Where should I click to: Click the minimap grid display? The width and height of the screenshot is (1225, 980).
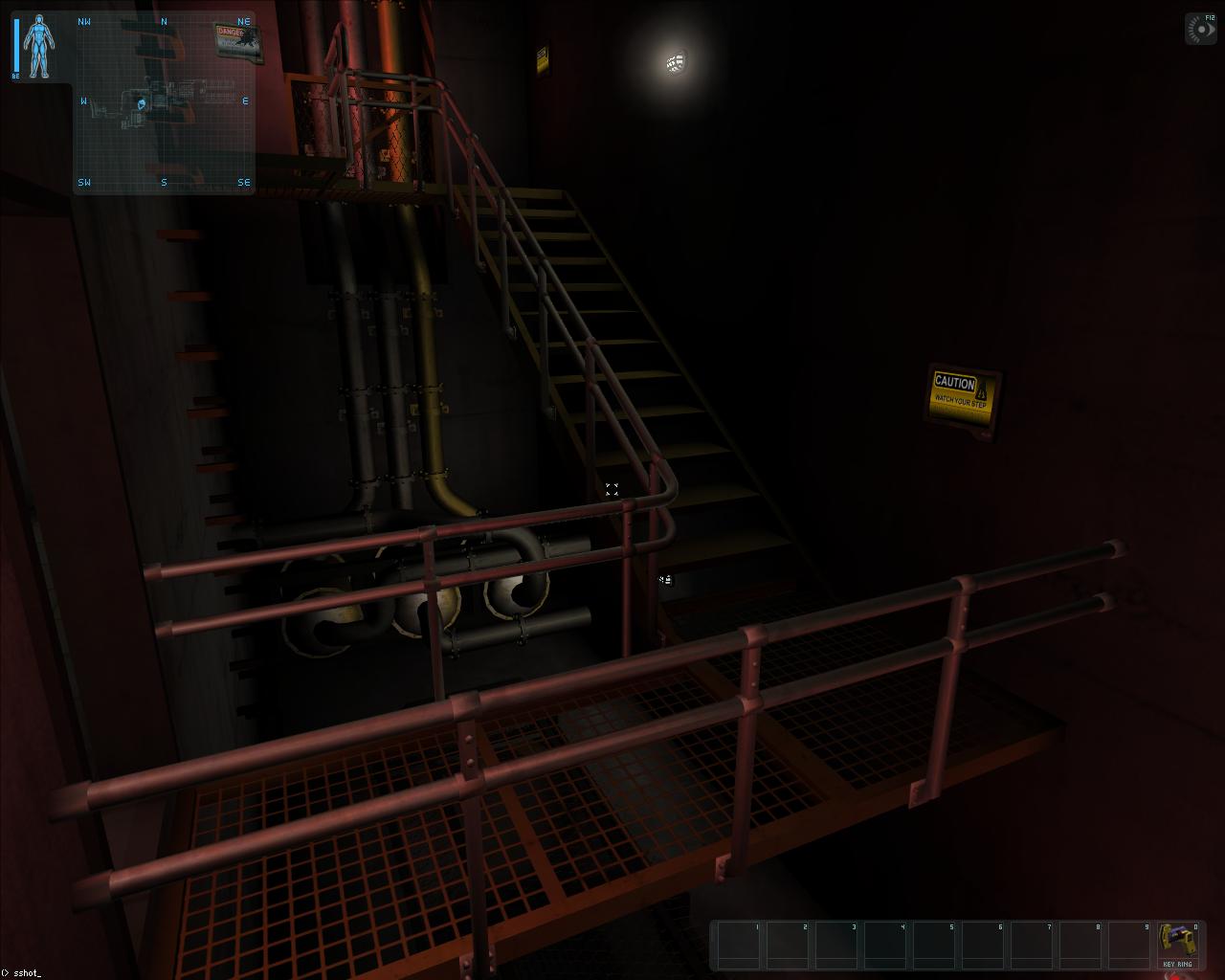point(164,101)
